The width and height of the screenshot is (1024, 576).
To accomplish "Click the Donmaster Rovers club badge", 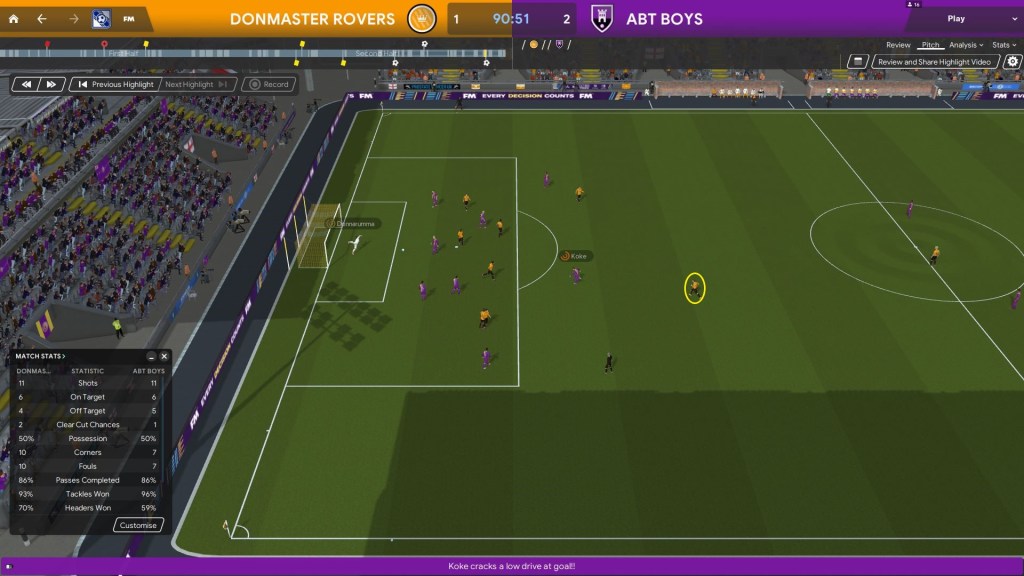I will pyautogui.click(x=424, y=19).
